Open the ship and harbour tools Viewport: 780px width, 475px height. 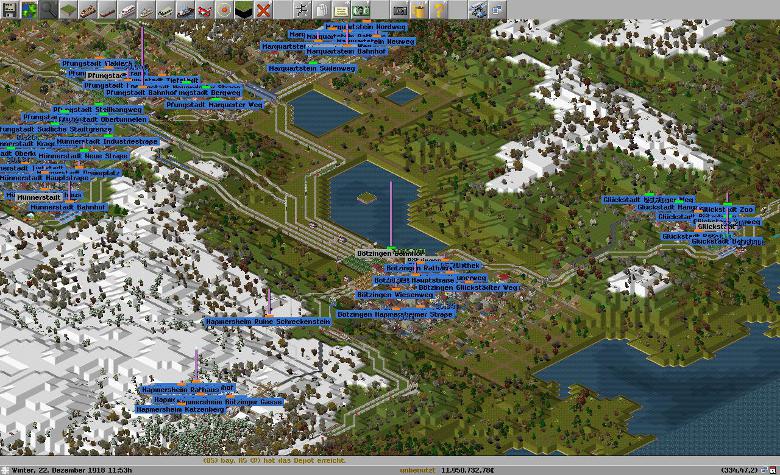pyautogui.click(x=185, y=10)
